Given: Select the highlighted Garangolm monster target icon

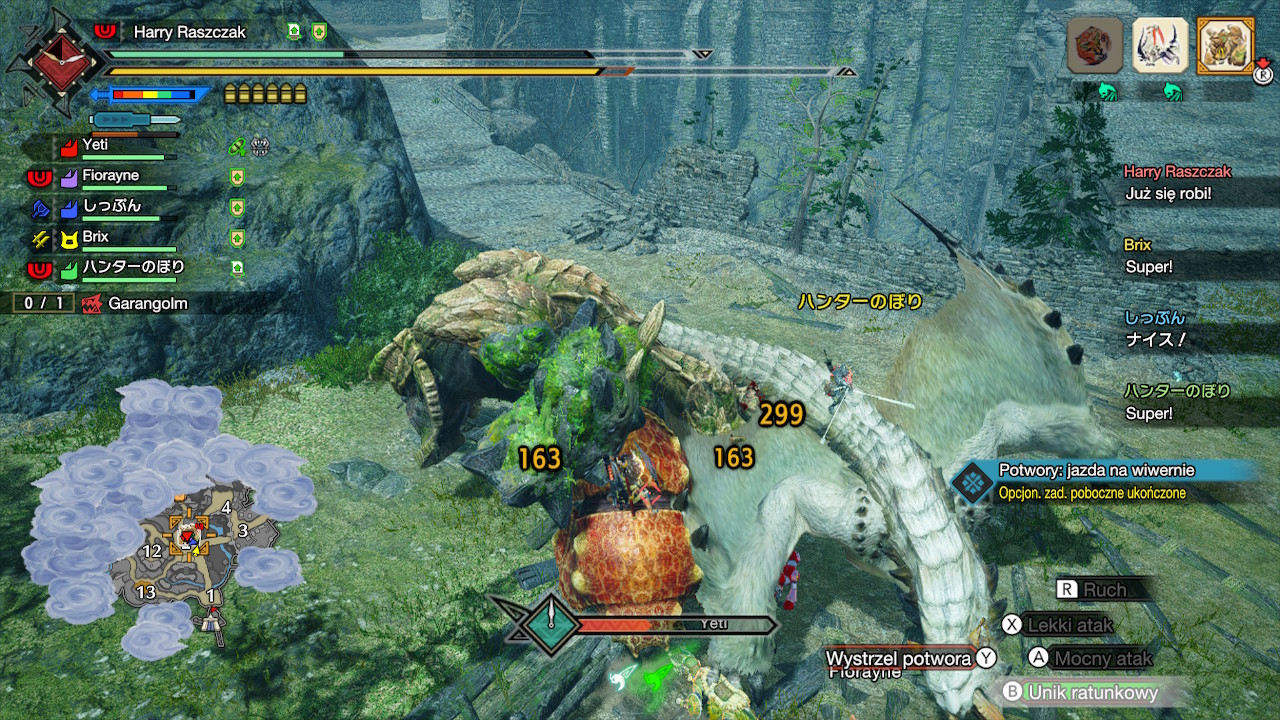Looking at the screenshot, I should (1224, 45).
